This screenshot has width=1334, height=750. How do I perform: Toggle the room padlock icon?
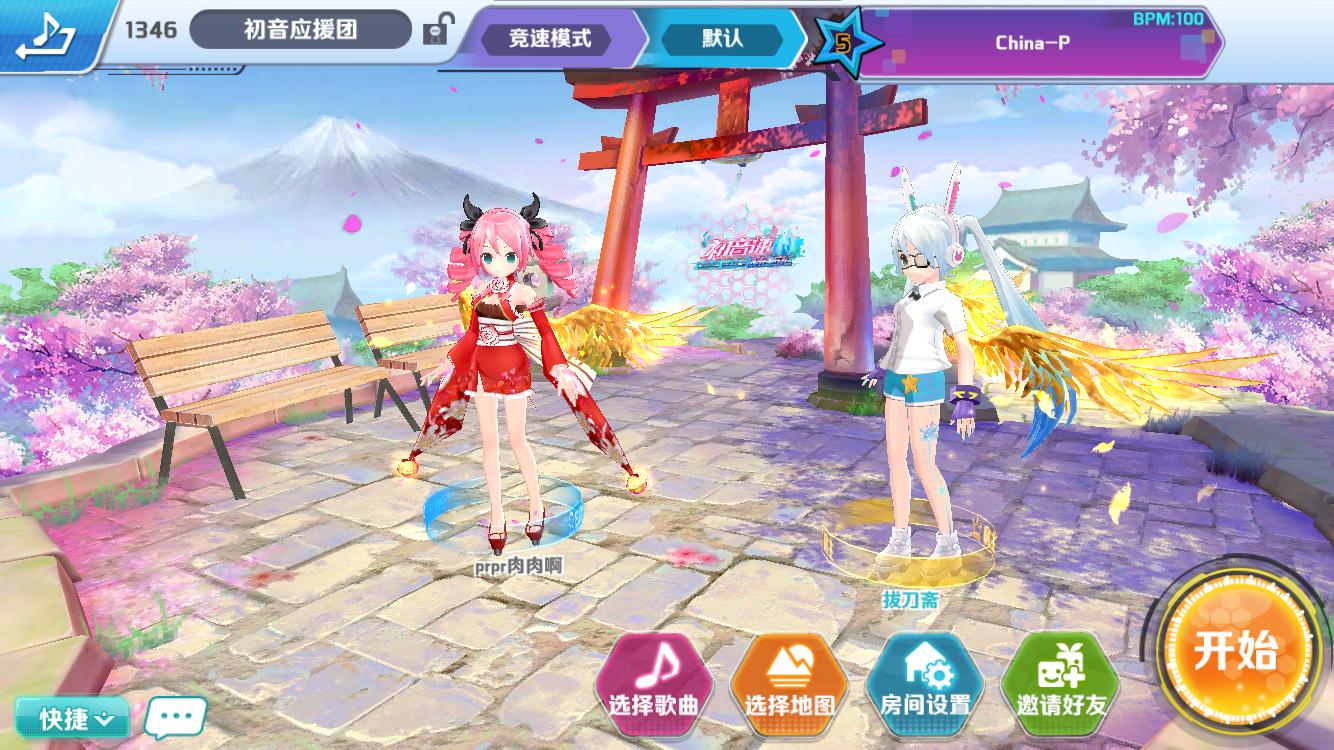click(435, 31)
